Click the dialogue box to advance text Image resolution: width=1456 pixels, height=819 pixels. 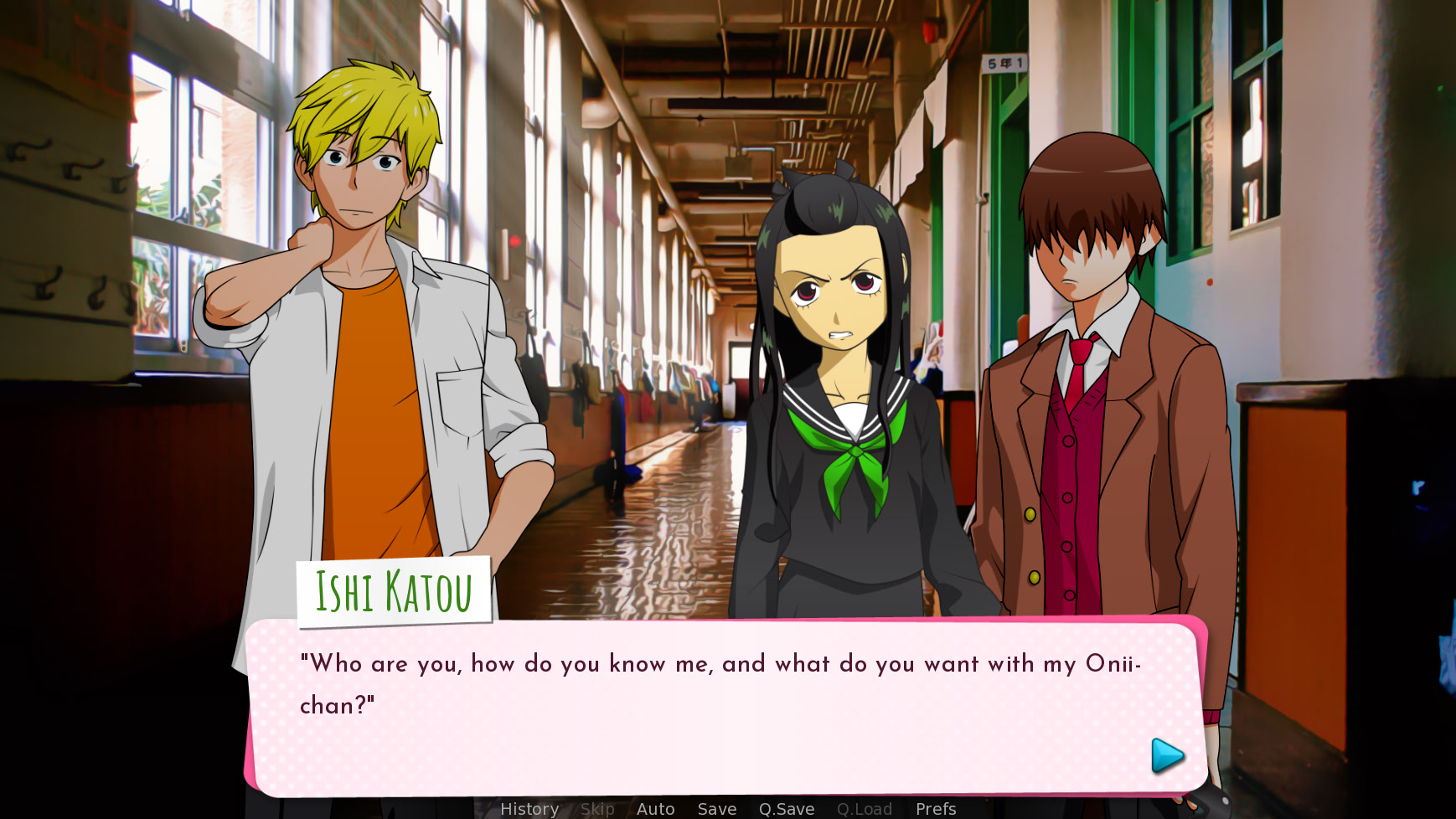tap(720, 720)
